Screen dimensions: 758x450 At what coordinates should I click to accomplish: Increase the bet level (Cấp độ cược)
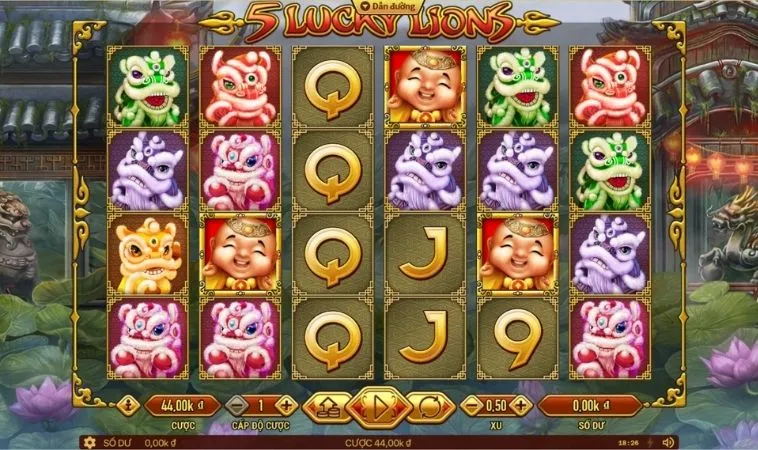[286, 406]
